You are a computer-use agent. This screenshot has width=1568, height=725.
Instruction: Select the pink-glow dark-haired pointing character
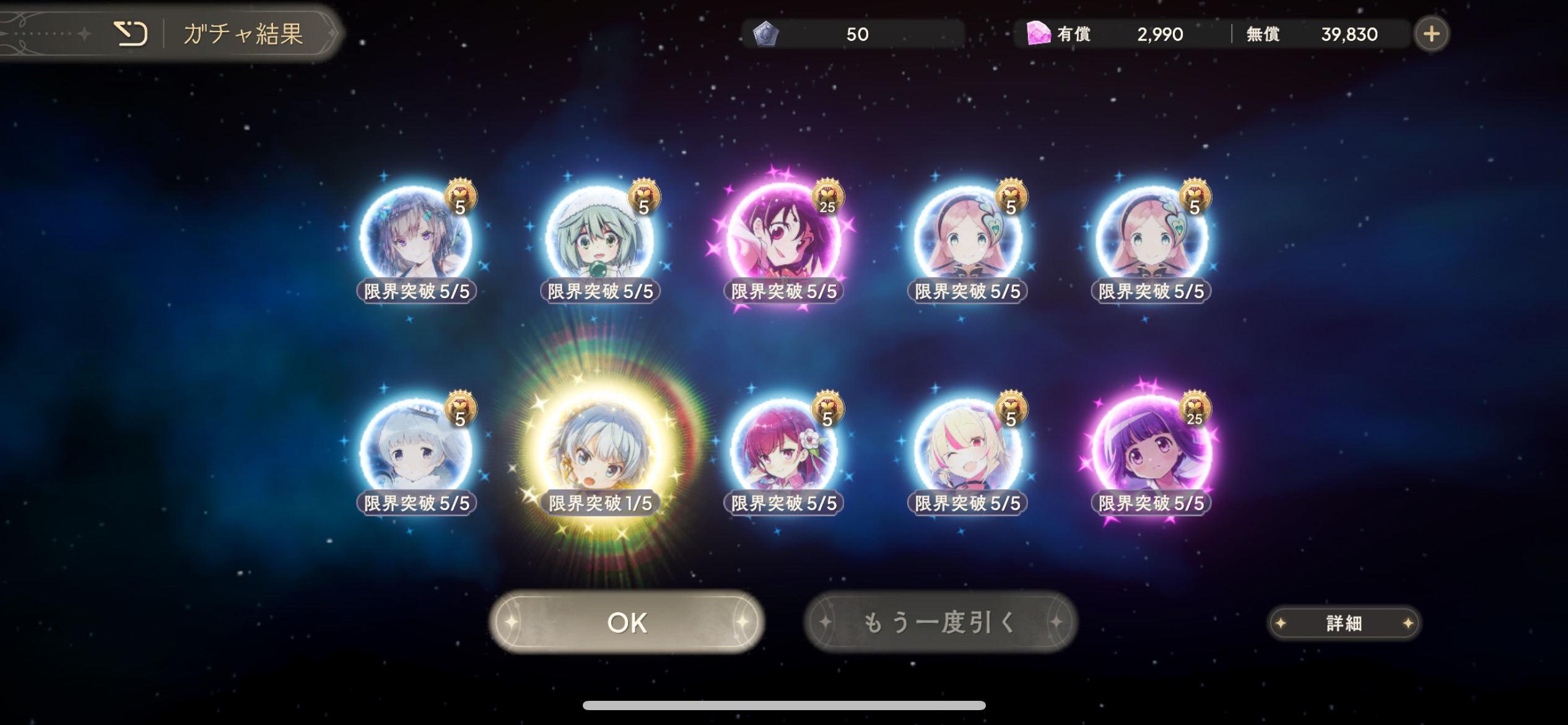[x=783, y=239]
